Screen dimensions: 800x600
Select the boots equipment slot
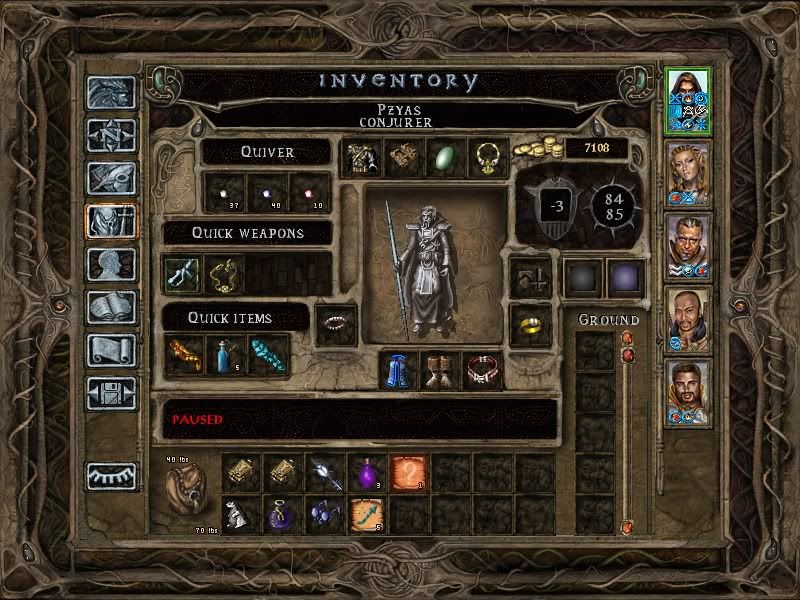442,371
